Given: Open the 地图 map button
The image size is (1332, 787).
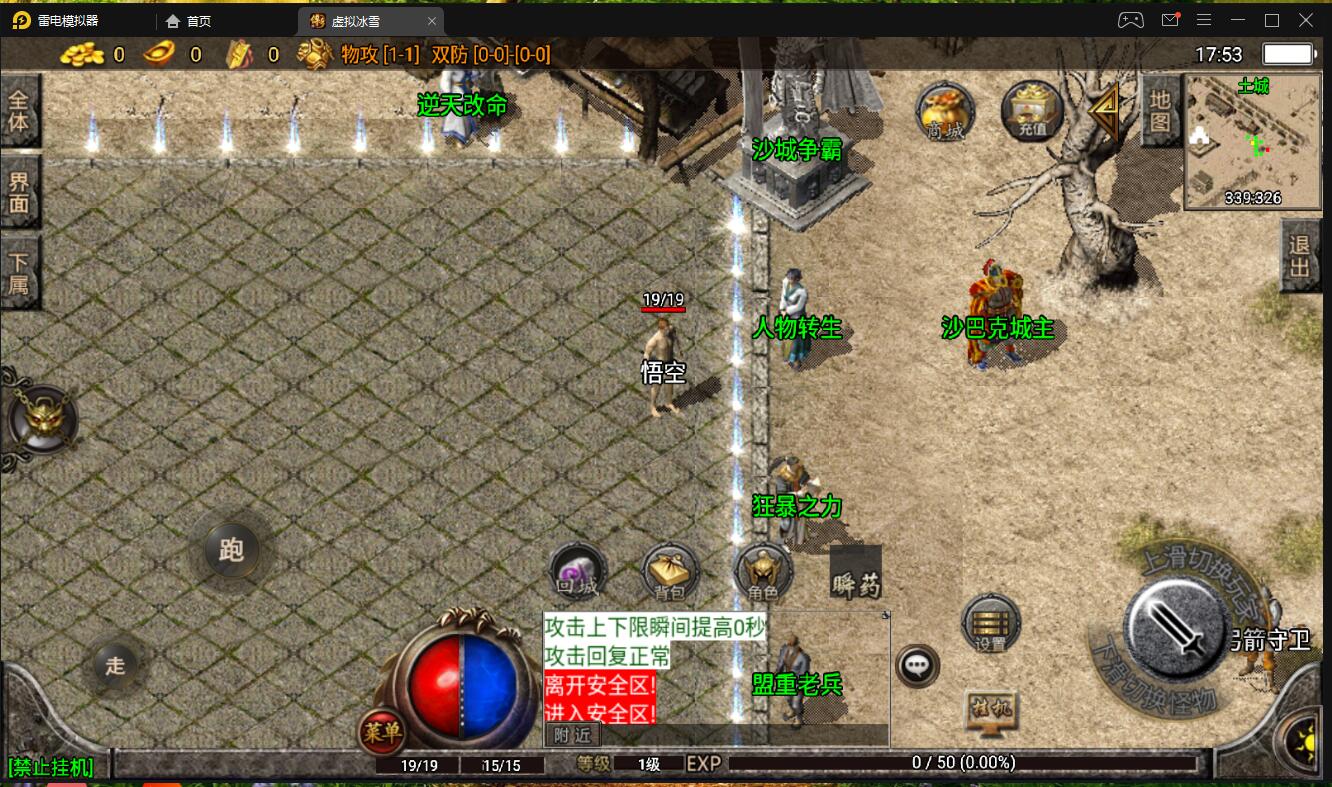Looking at the screenshot, I should tap(1160, 110).
